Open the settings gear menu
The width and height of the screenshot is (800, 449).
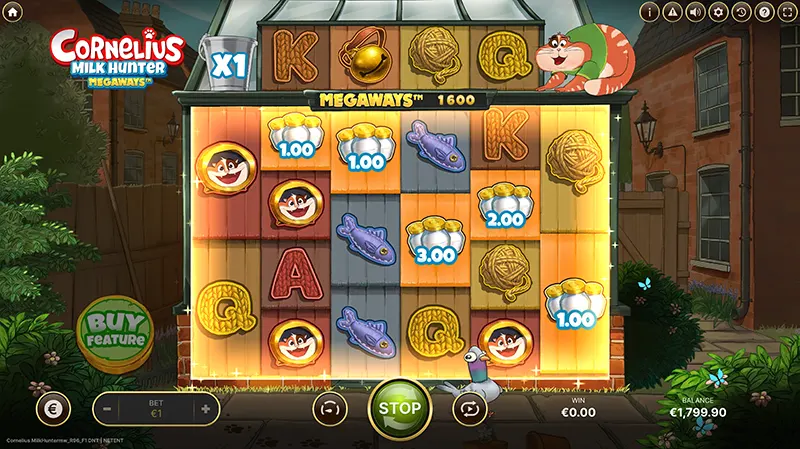[x=719, y=12]
